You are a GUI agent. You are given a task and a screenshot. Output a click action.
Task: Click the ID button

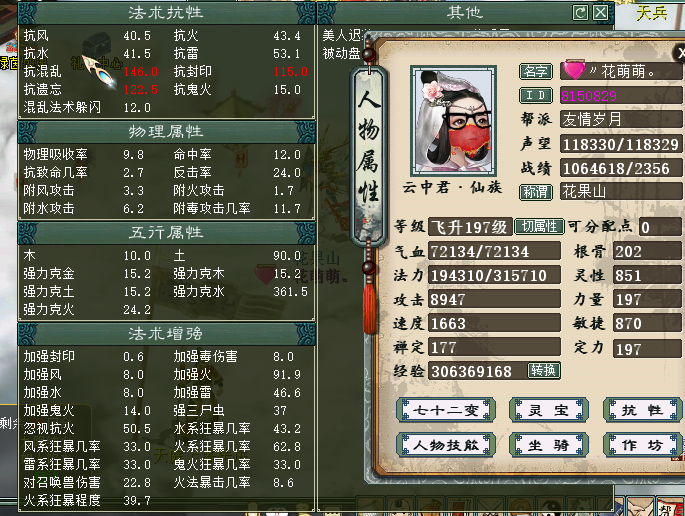537,95
